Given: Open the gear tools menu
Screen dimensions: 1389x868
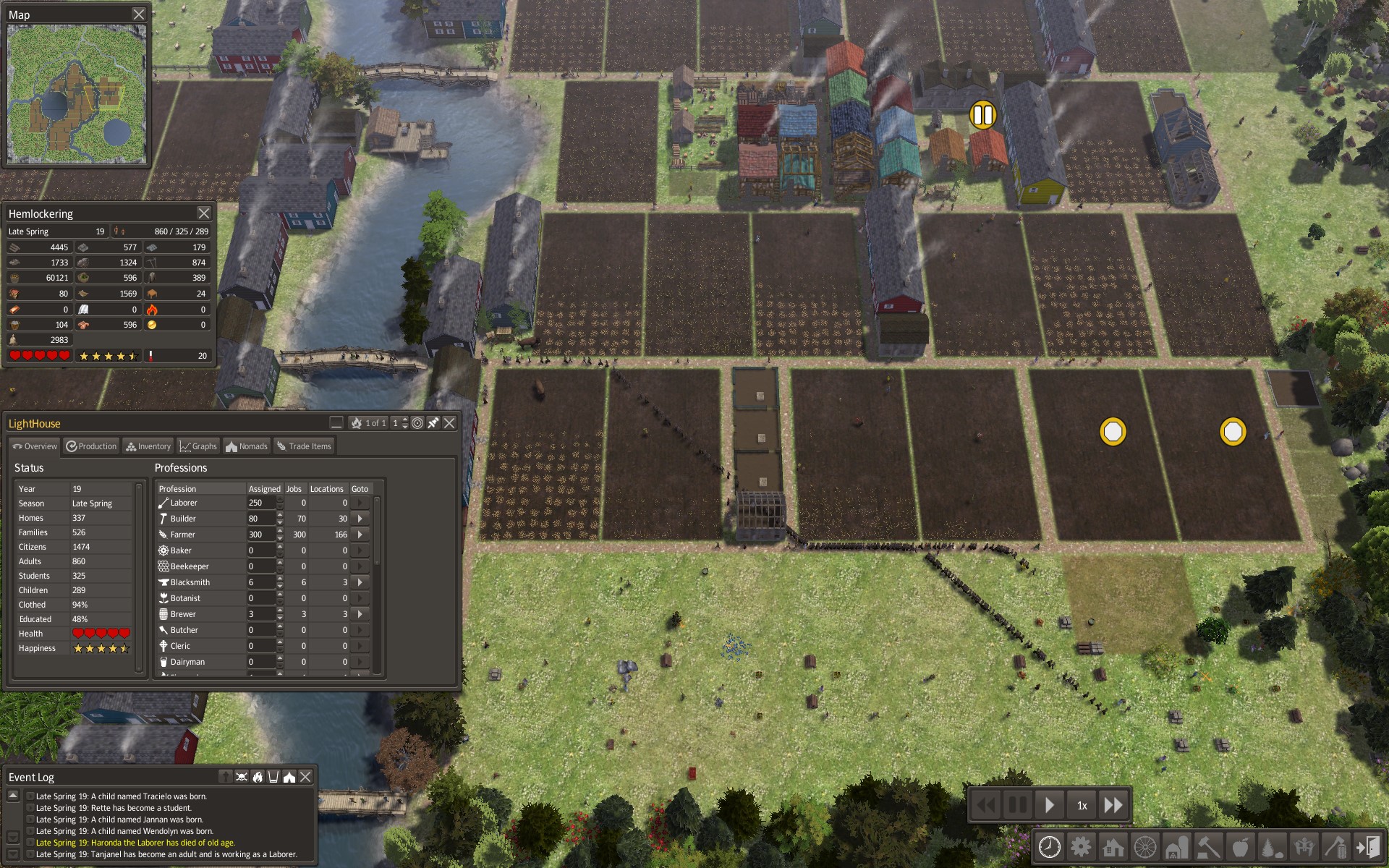Looking at the screenshot, I should [x=1081, y=846].
